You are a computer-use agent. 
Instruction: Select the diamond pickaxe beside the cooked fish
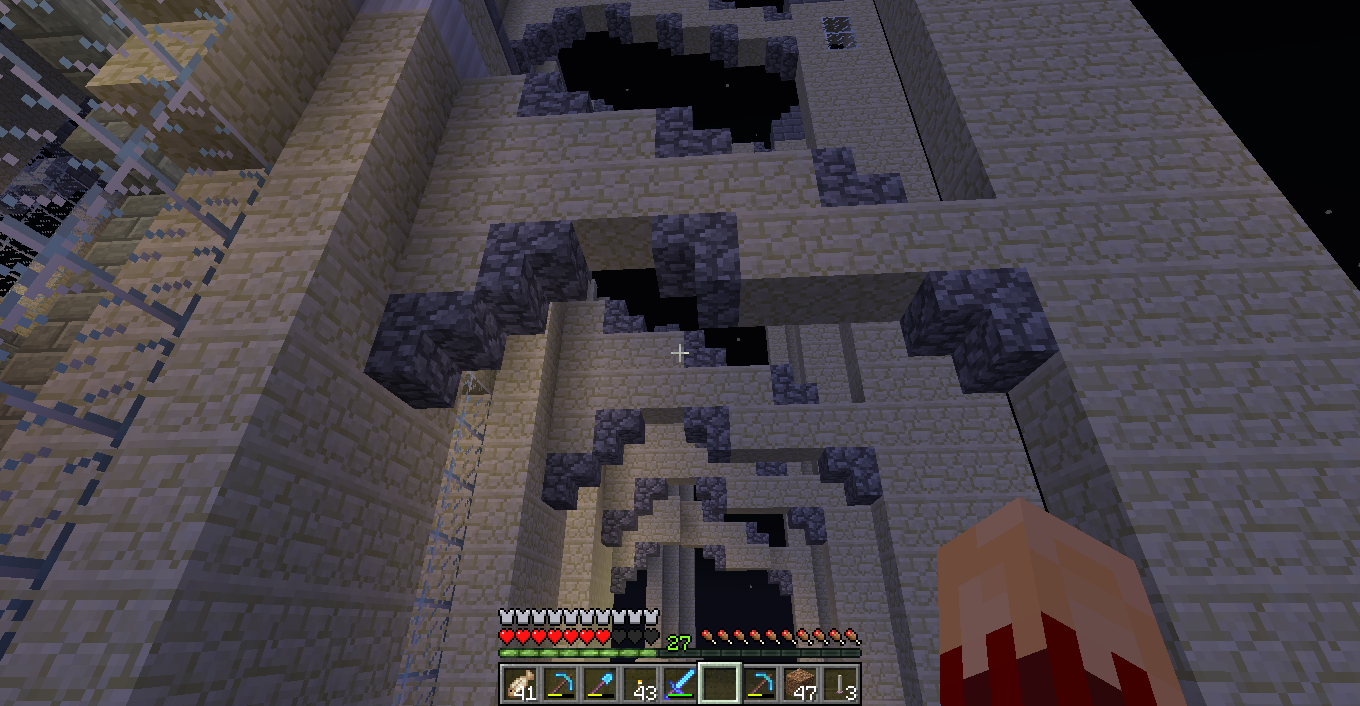(560, 684)
